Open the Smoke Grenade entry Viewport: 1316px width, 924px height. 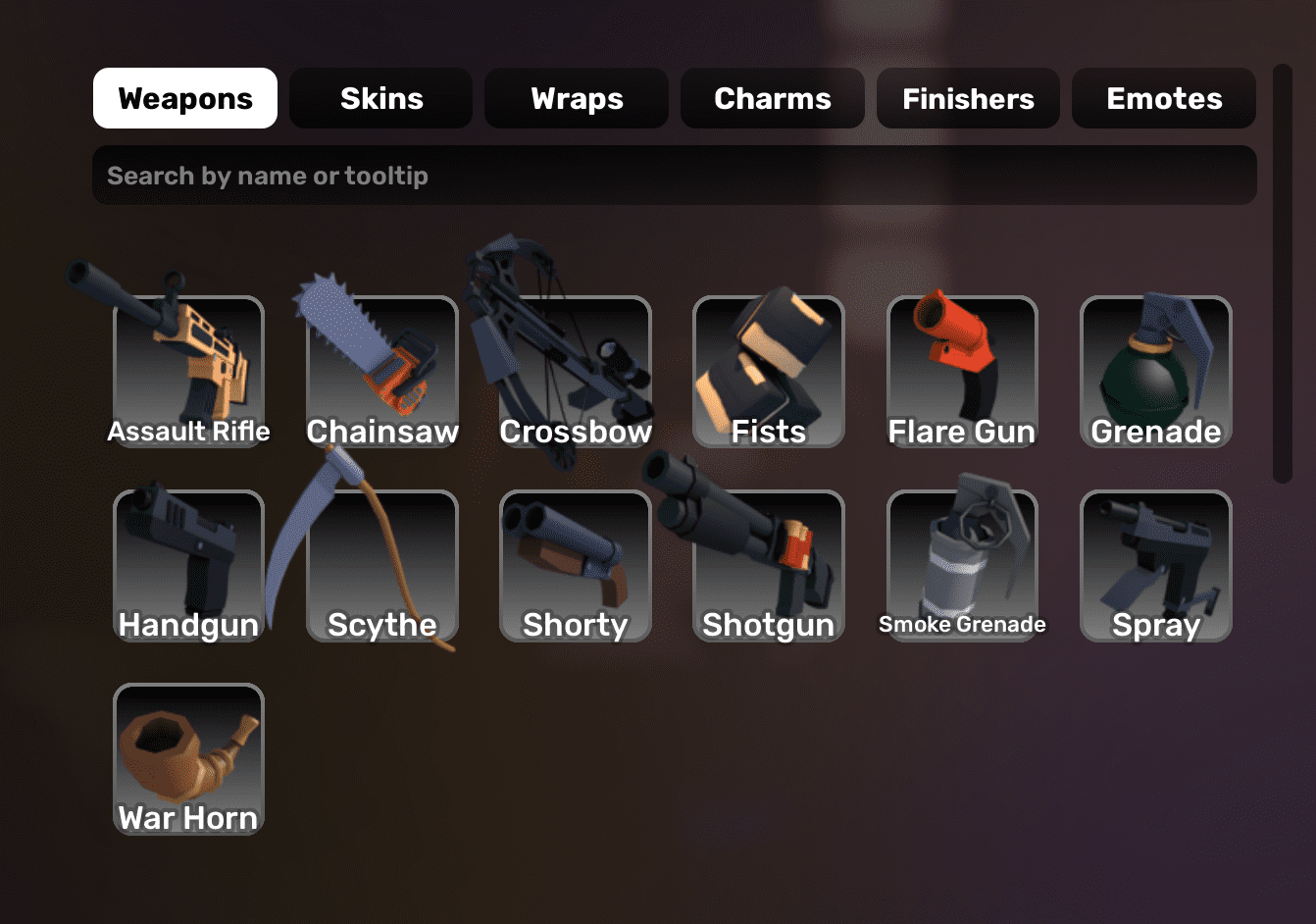(961, 566)
